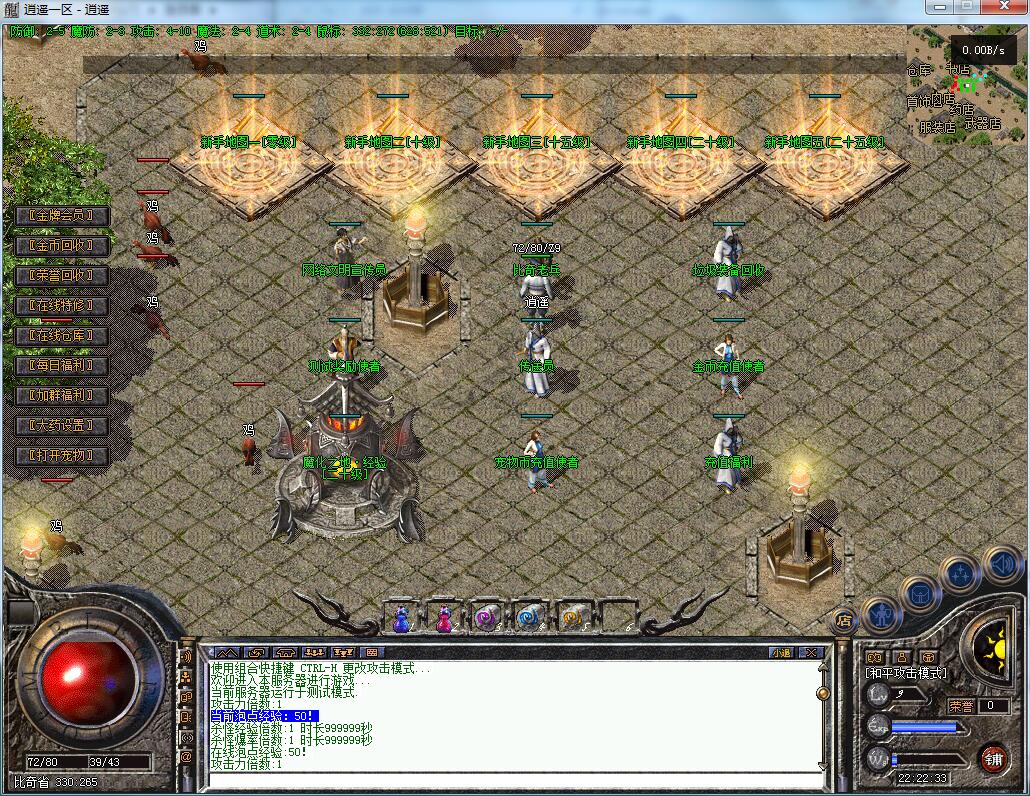Click the 金币回收 gold recycle button
The width and height of the screenshot is (1030, 796).
click(x=62, y=246)
